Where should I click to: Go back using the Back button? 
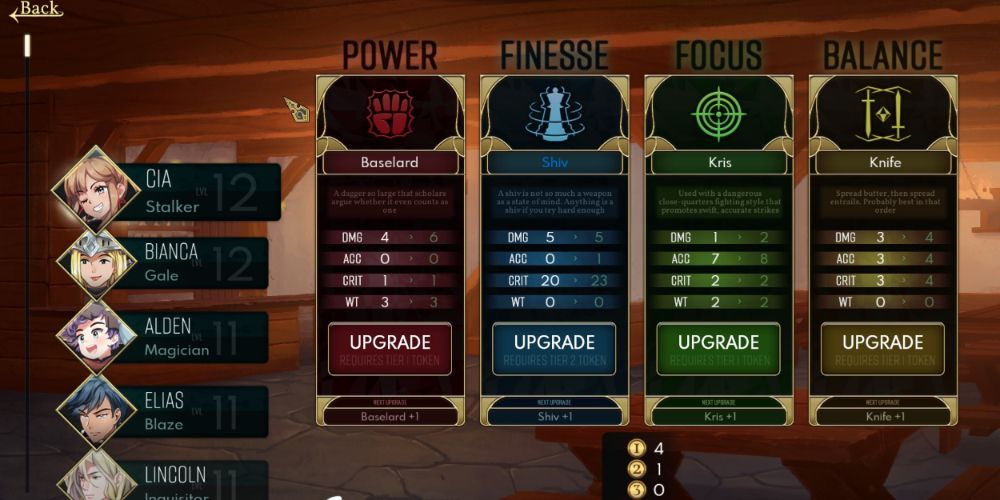[x=36, y=10]
